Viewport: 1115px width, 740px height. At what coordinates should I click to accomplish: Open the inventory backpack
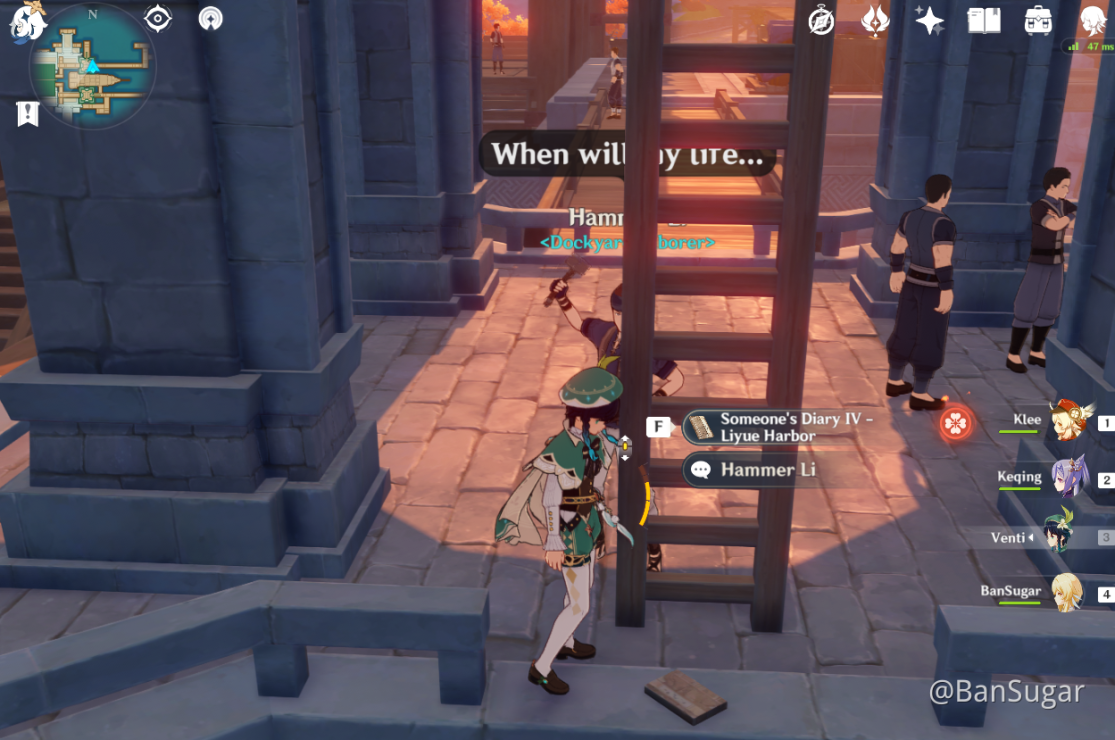tap(1038, 20)
